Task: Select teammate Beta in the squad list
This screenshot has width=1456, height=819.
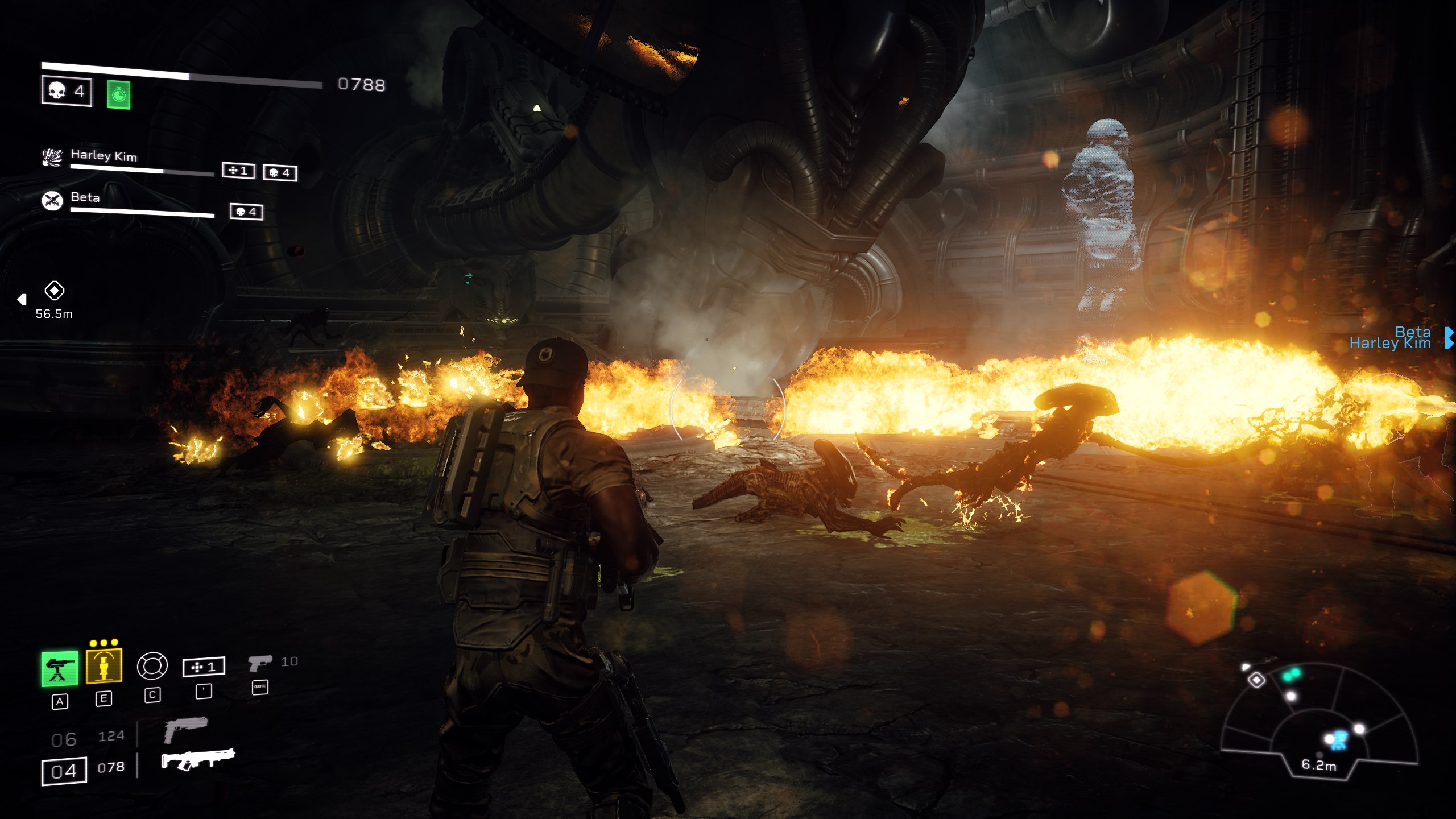Action: point(85,197)
